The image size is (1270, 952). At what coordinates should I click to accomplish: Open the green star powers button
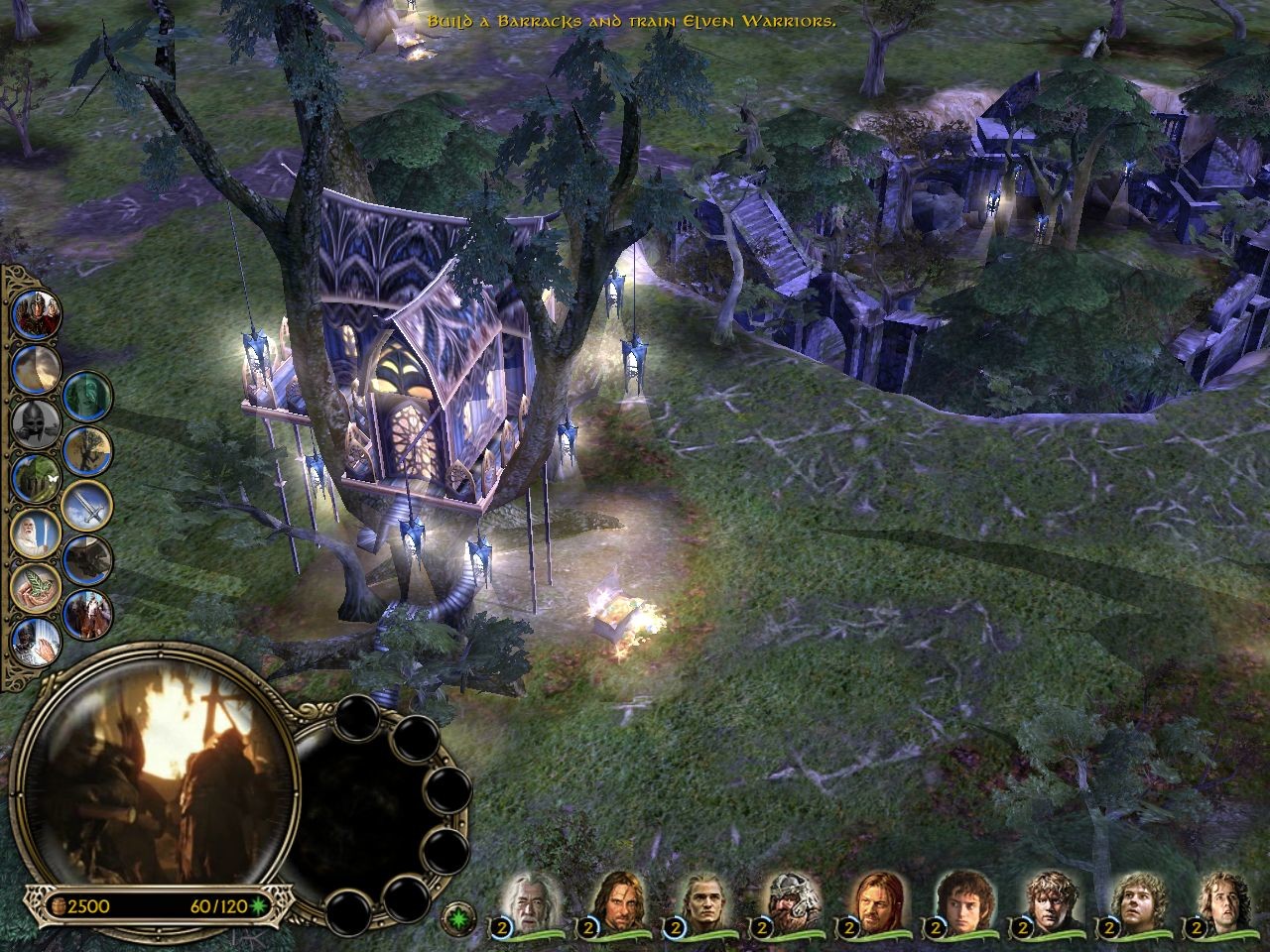tap(459, 913)
